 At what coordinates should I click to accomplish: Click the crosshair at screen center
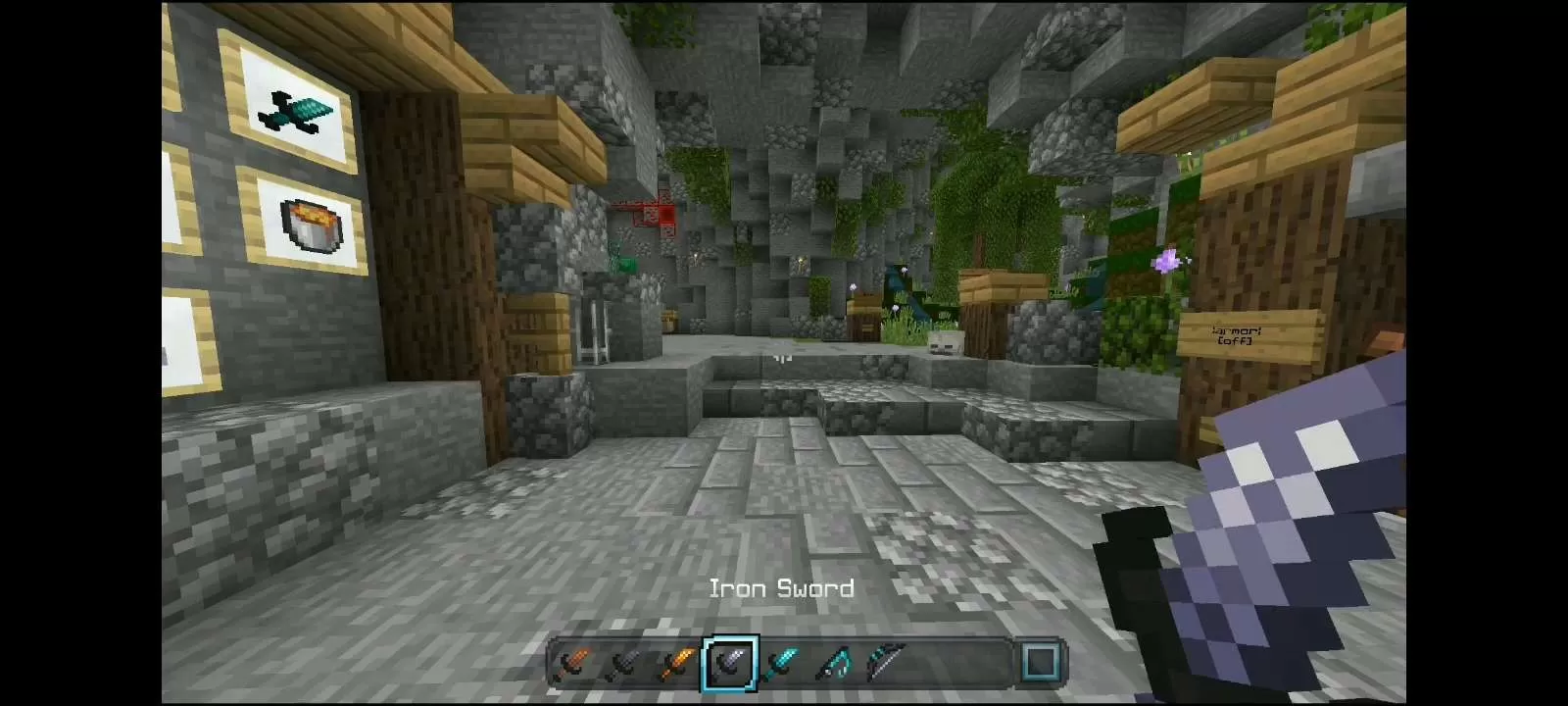tap(784, 357)
